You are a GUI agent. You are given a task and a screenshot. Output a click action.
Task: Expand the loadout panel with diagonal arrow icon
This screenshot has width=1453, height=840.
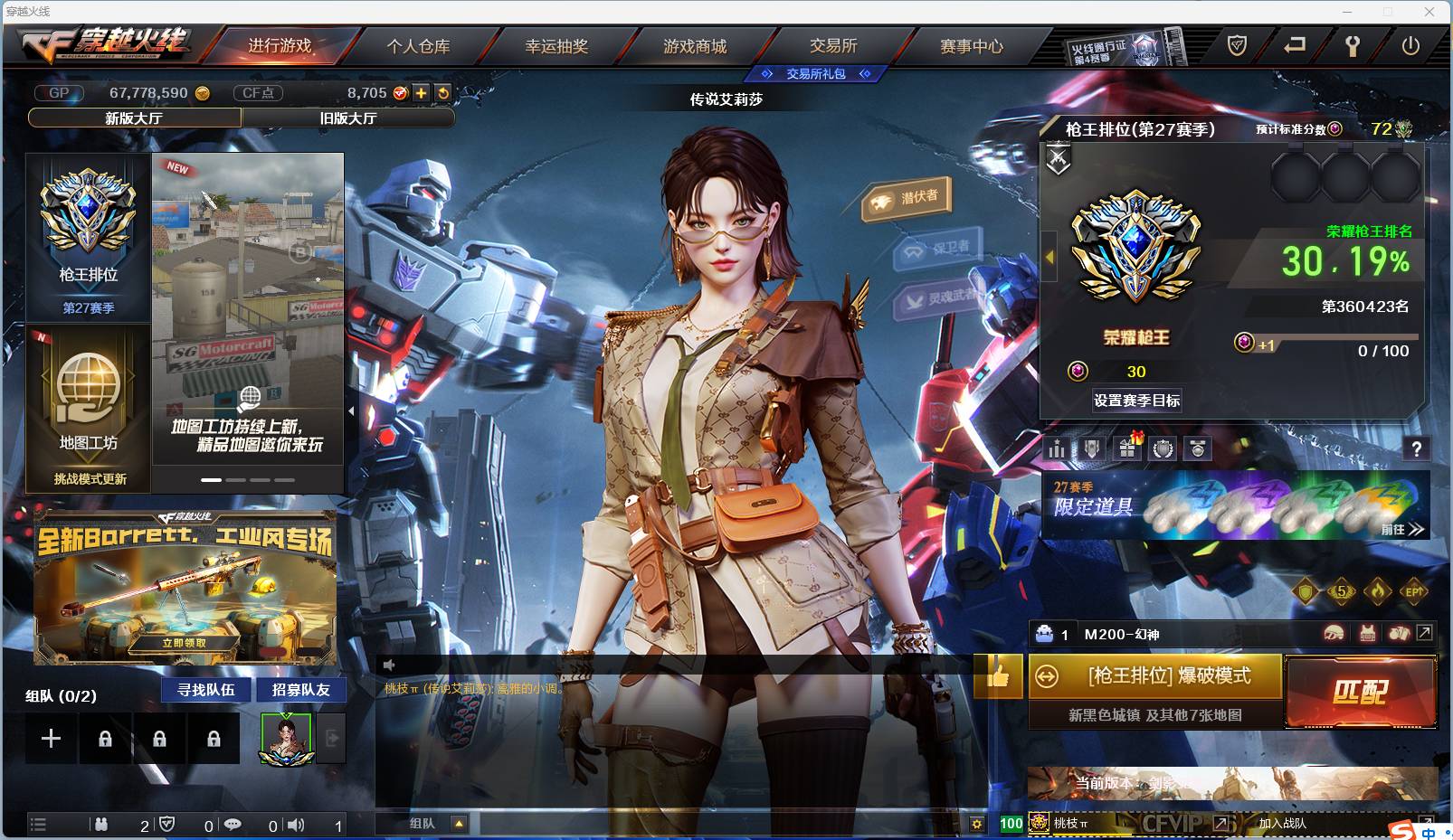pos(1424,633)
